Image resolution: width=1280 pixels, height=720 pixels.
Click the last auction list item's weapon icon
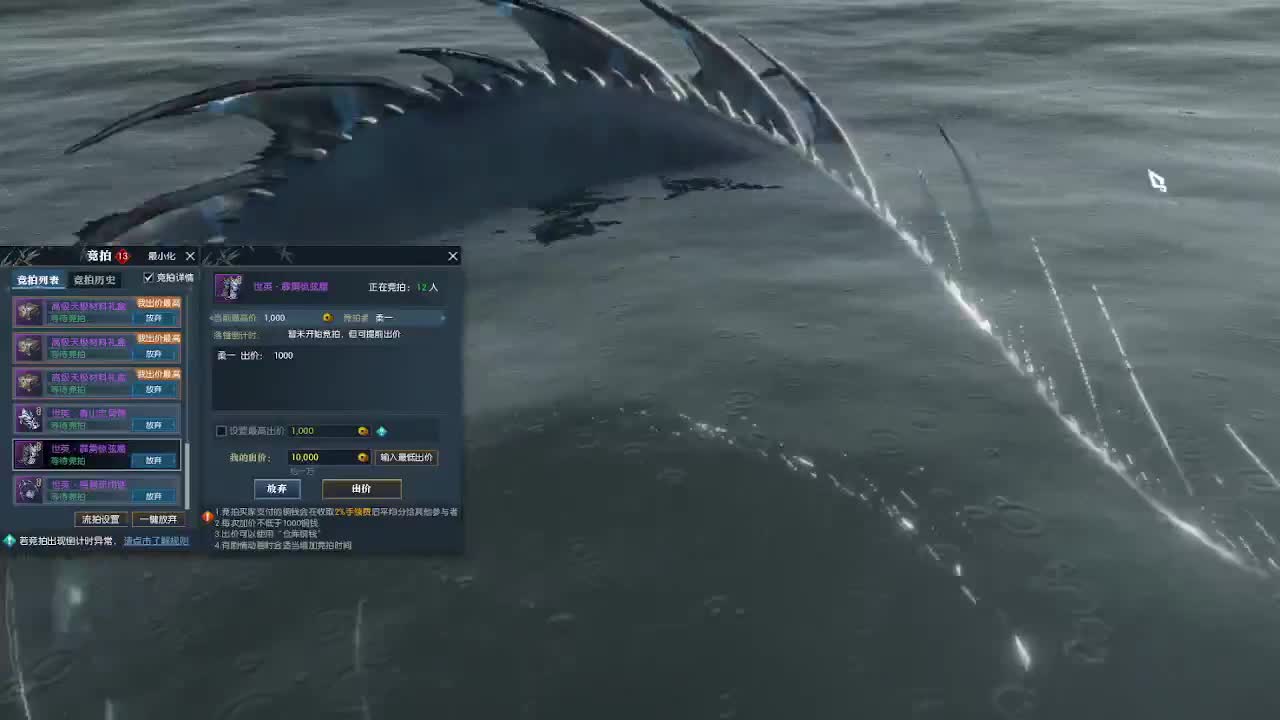tap(27, 490)
